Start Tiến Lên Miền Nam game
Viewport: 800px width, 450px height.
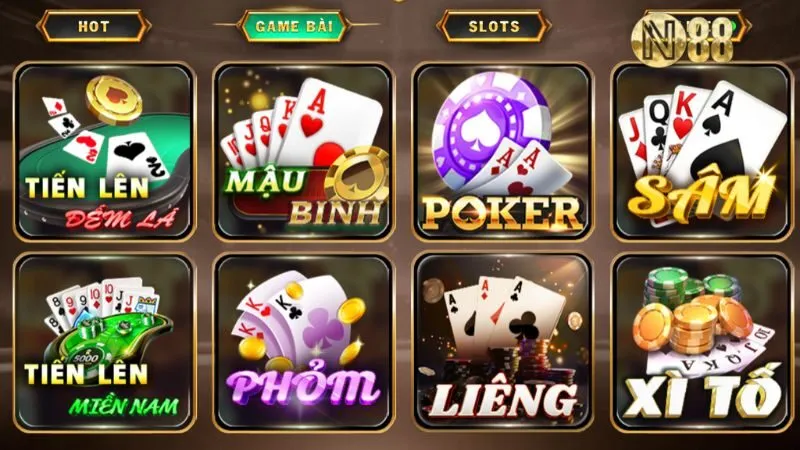105,342
